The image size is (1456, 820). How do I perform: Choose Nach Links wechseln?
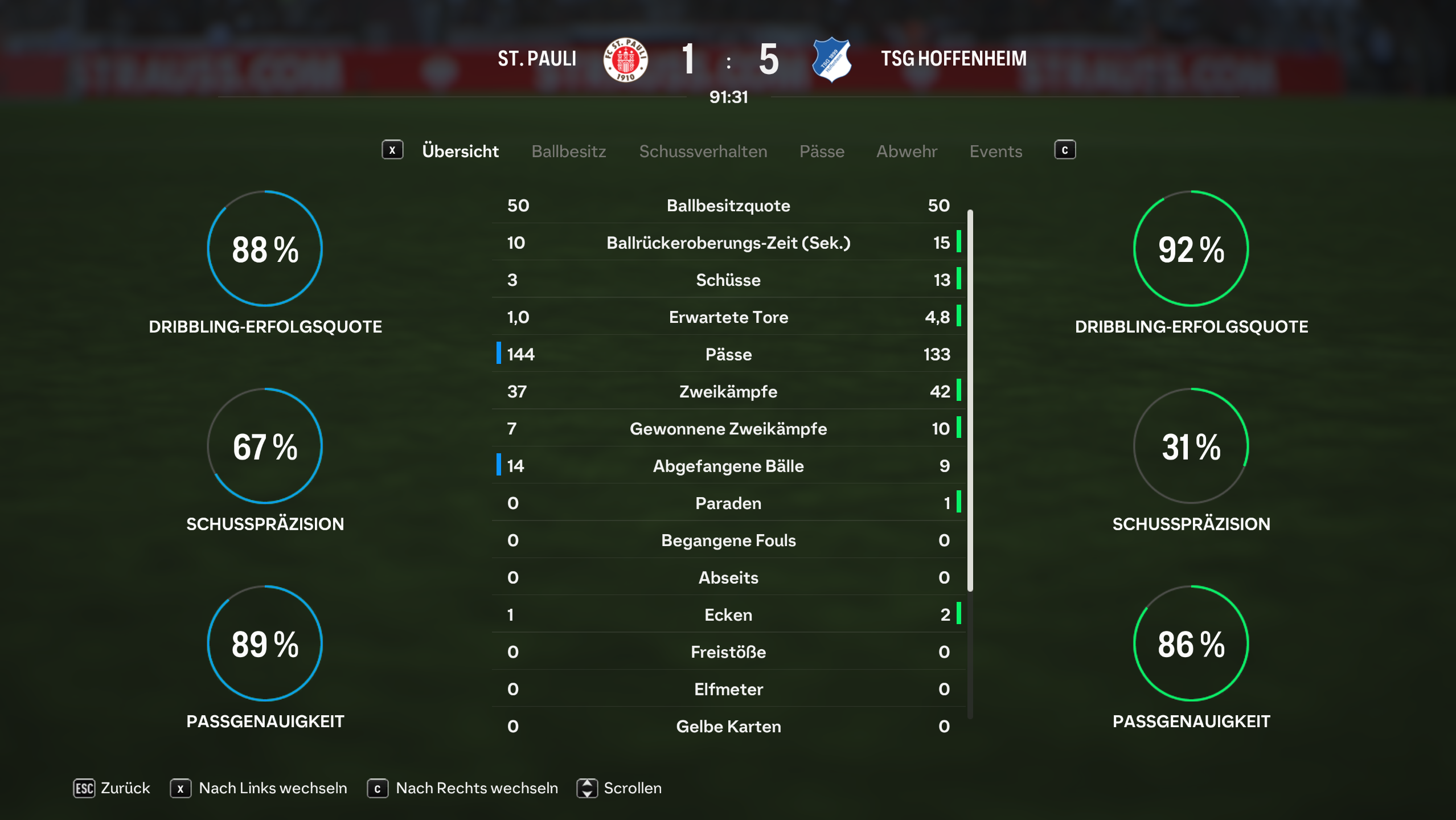coord(259,788)
